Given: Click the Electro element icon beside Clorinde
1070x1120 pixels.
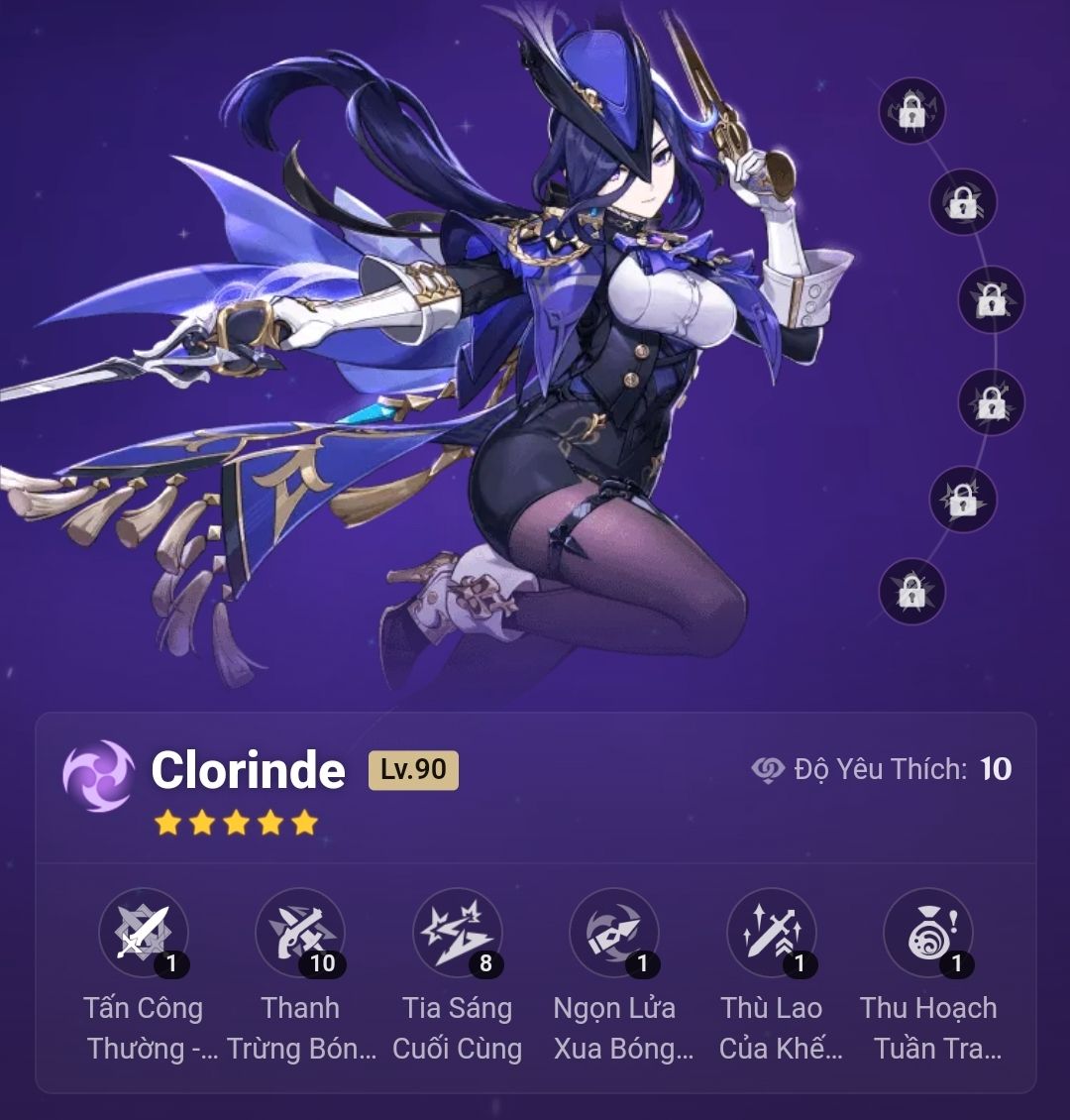Looking at the screenshot, I should pyautogui.click(x=98, y=776).
